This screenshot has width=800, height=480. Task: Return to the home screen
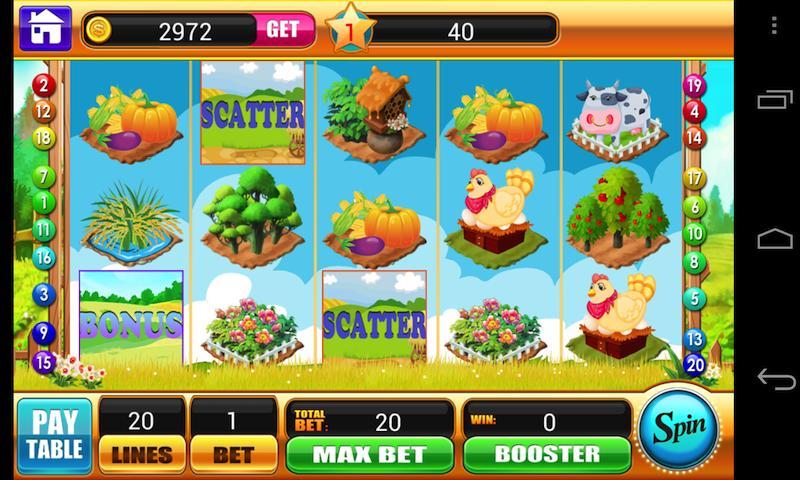pyautogui.click(x=43, y=28)
